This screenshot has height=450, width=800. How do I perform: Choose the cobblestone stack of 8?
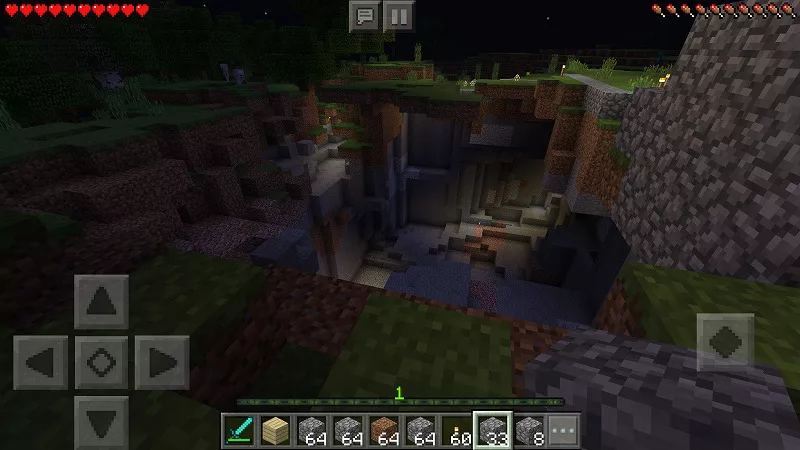coord(529,431)
